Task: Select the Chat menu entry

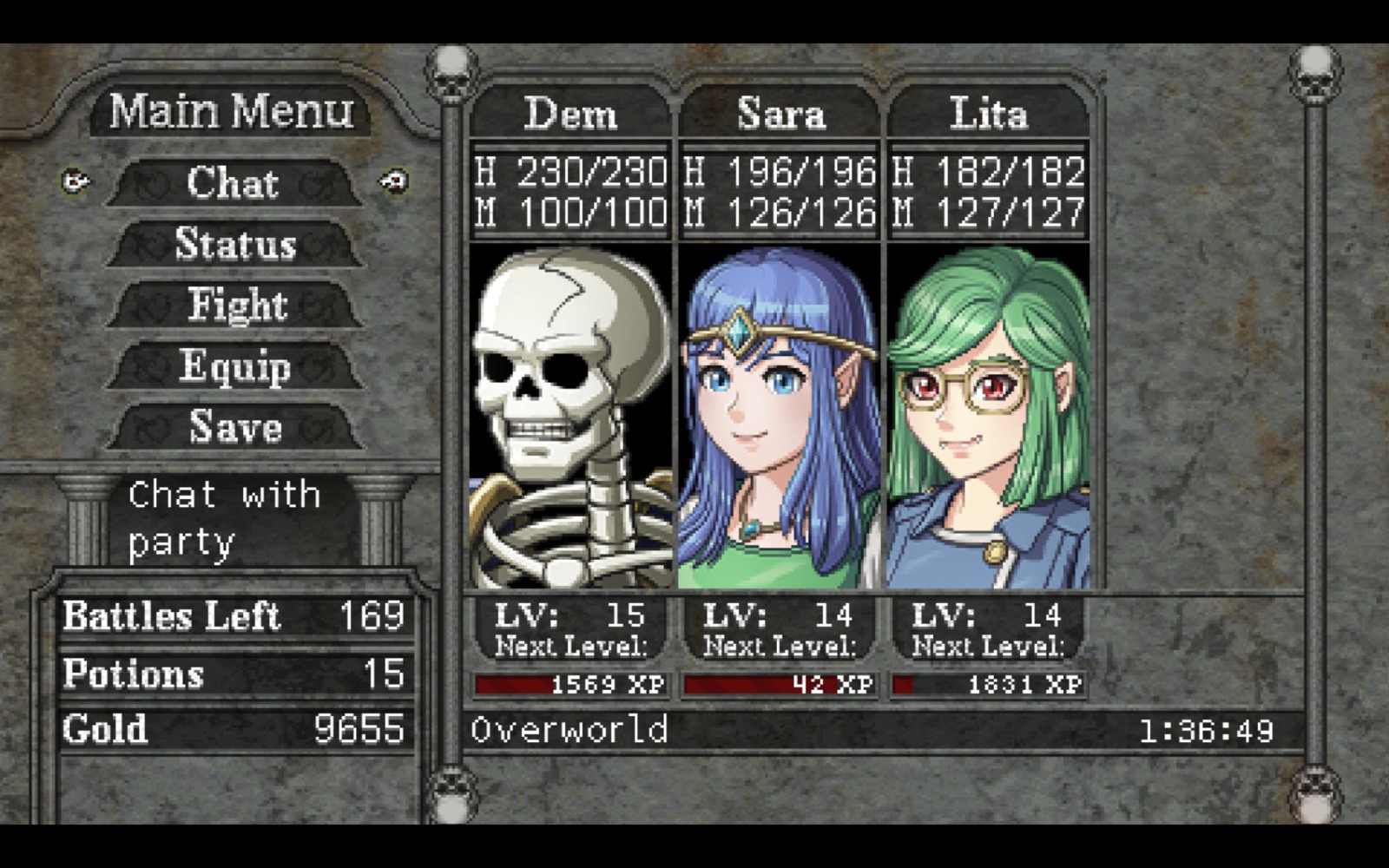Action: (x=234, y=183)
